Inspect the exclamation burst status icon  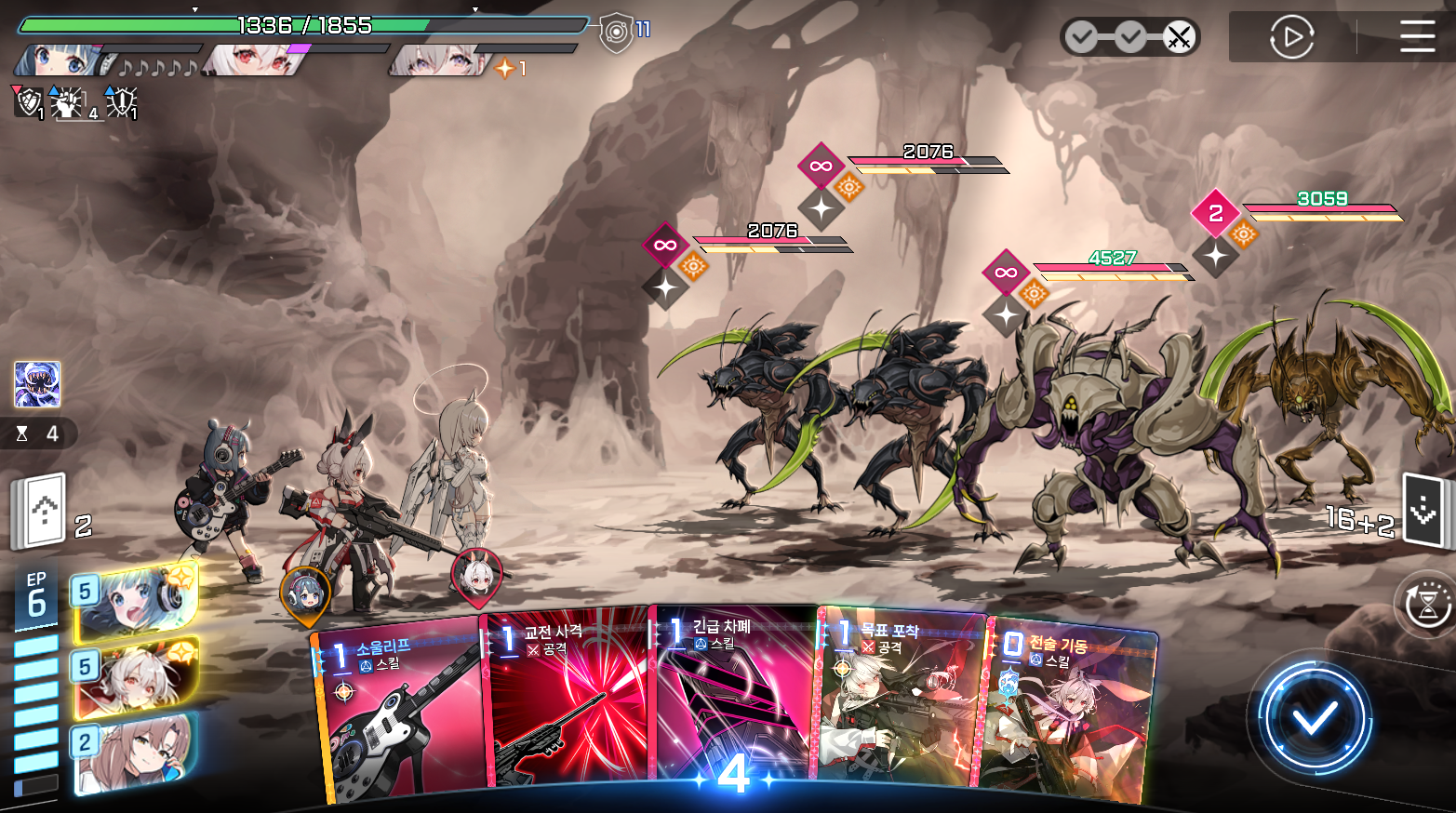pyautogui.click(x=122, y=101)
